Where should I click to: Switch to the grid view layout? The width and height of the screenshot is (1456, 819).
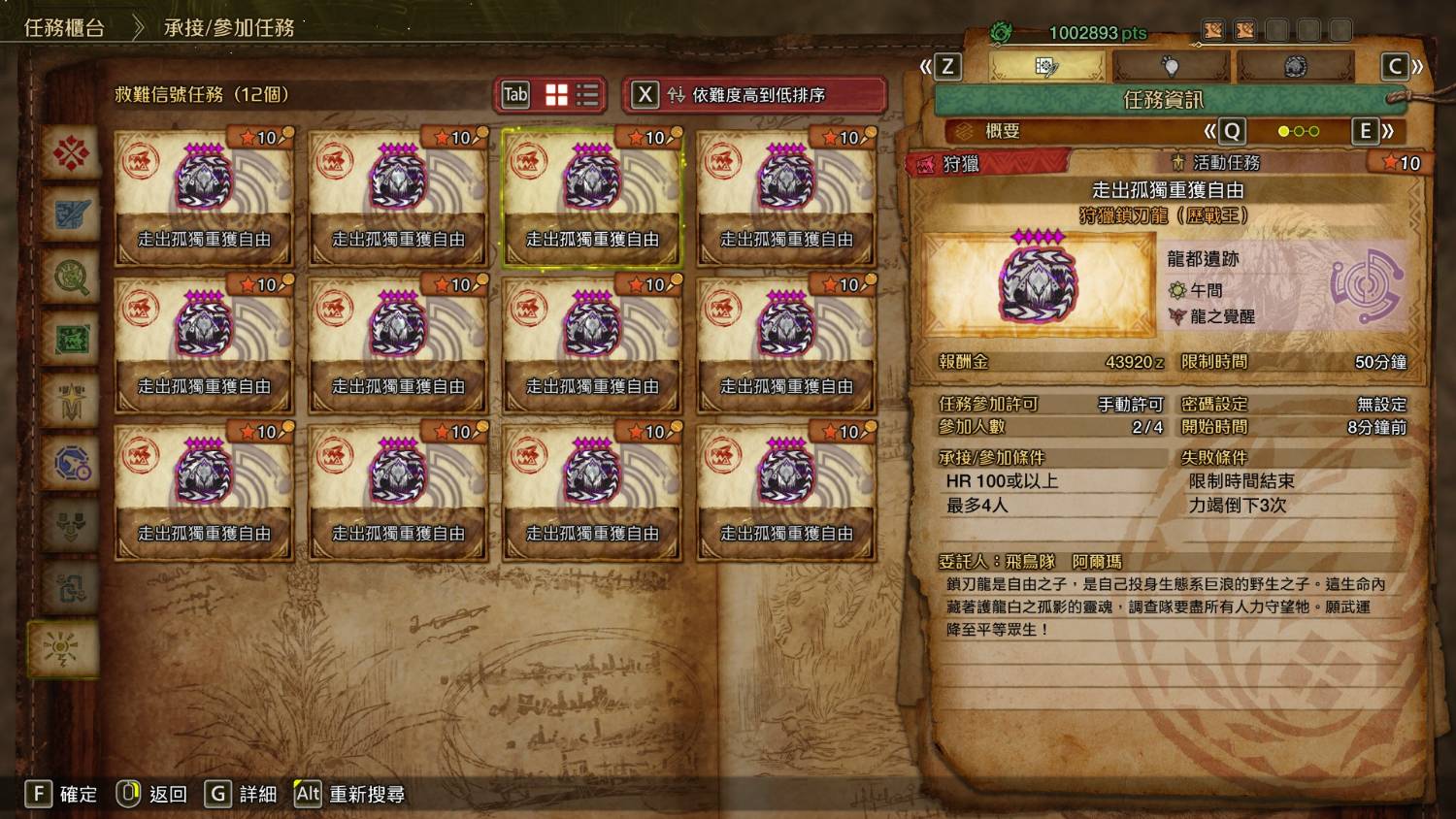557,94
